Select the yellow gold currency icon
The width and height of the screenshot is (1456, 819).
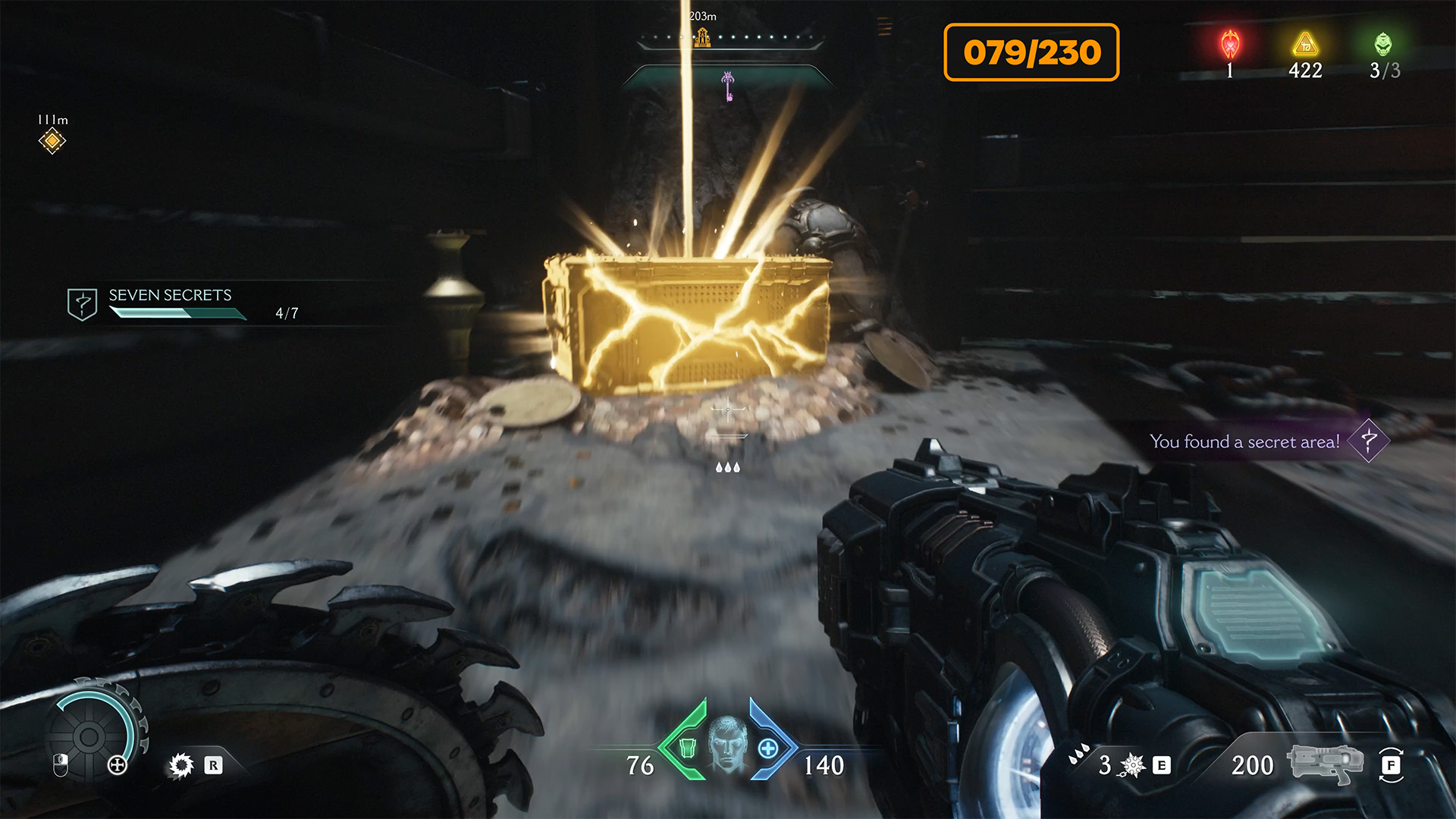(x=1305, y=45)
